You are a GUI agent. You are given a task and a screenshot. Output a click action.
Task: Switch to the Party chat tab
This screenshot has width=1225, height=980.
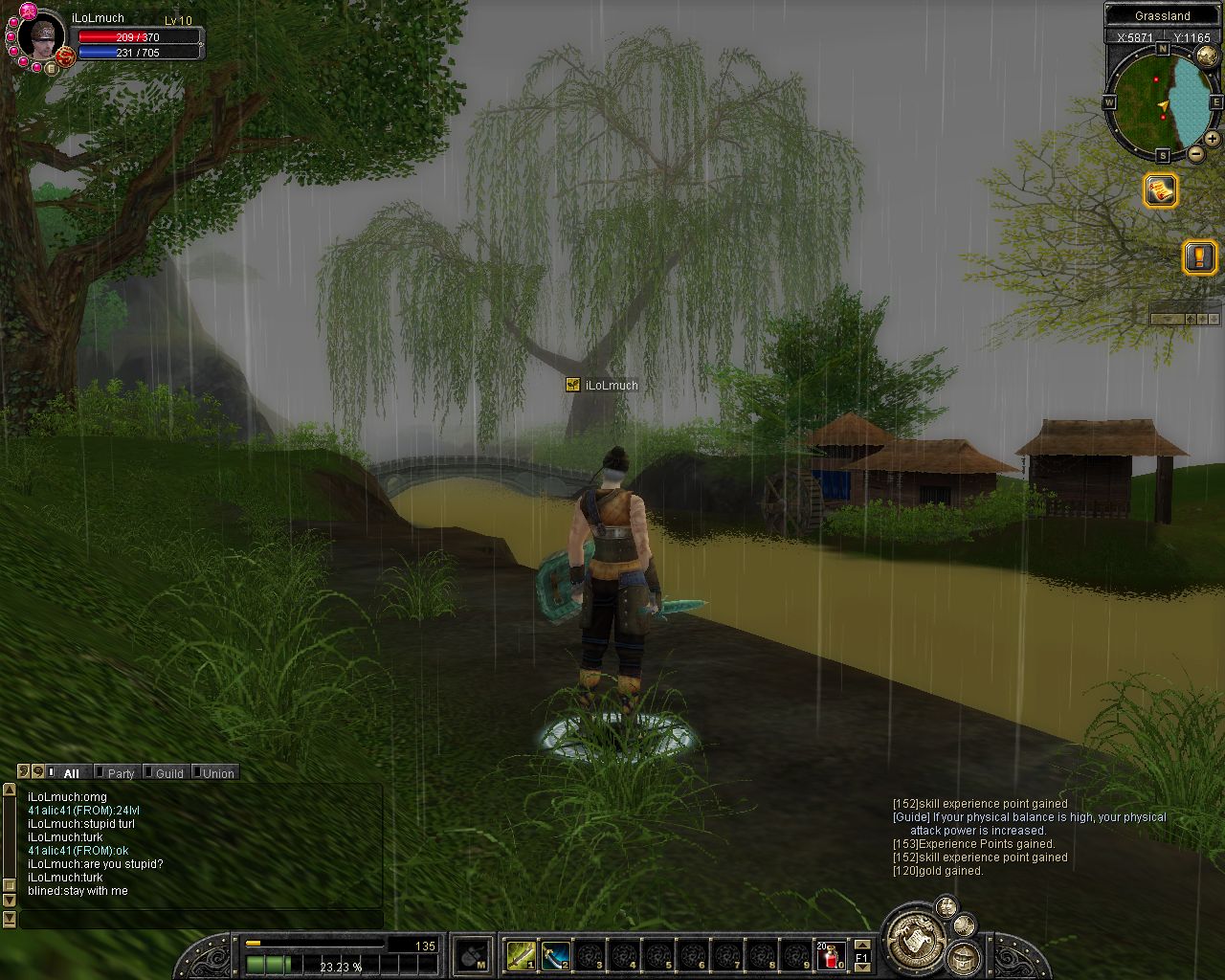point(120,773)
